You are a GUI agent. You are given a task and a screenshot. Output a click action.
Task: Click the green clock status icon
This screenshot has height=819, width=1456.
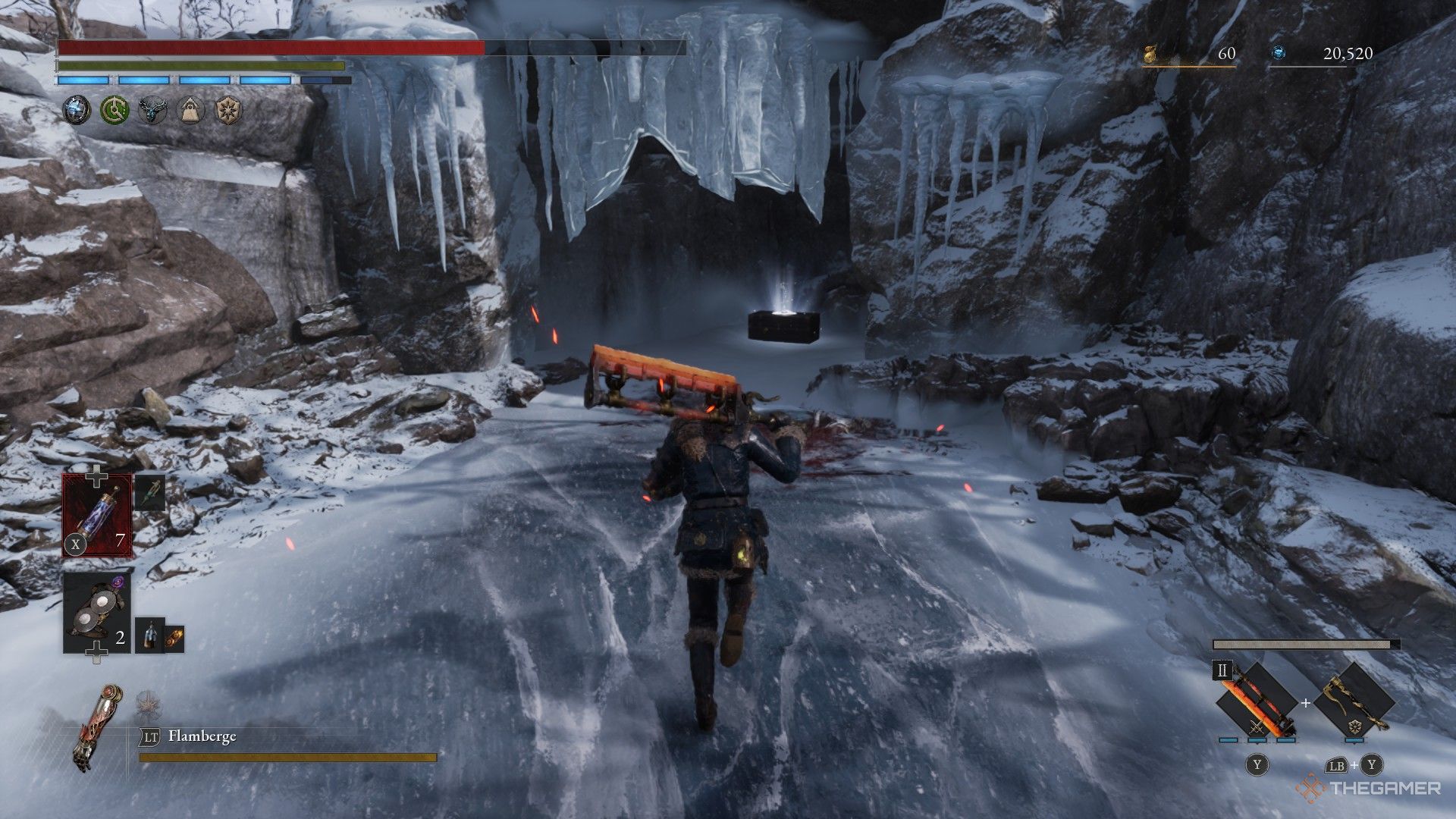pyautogui.click(x=115, y=111)
